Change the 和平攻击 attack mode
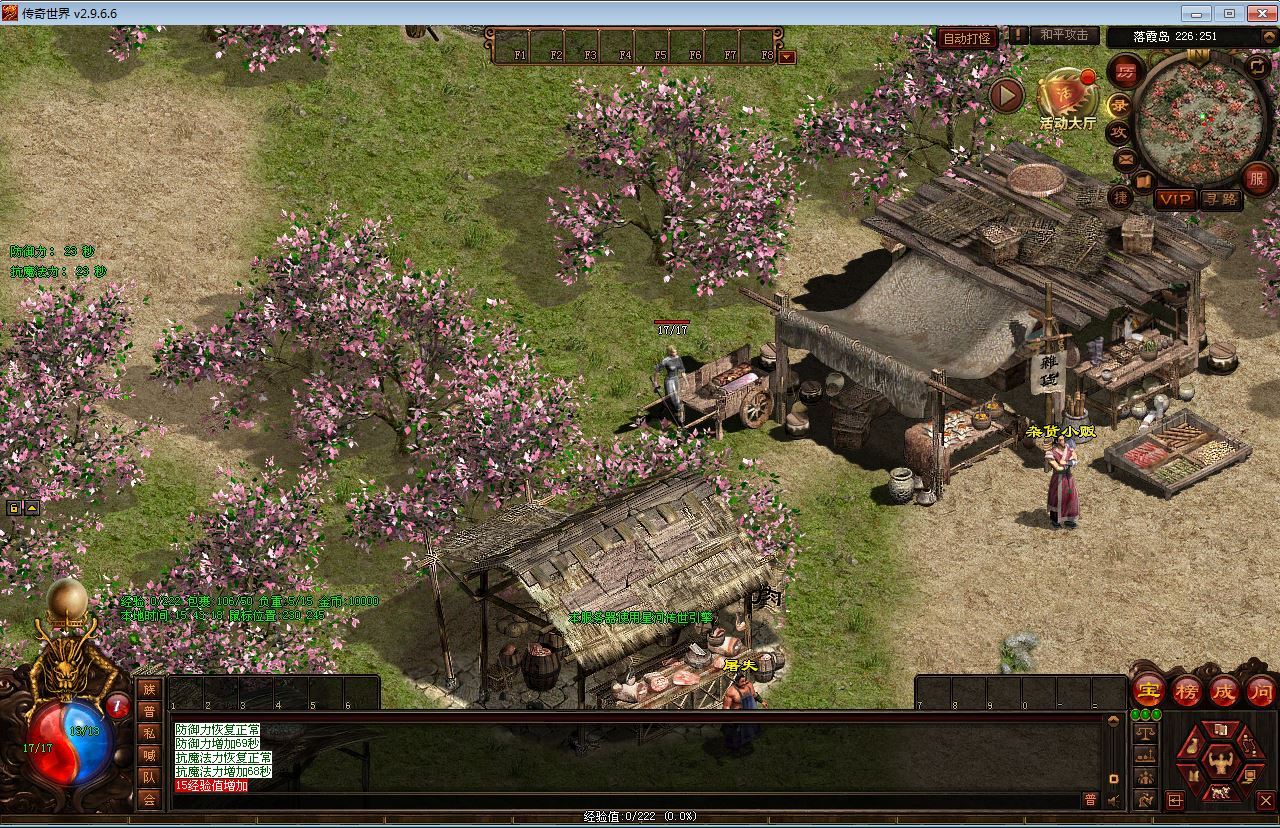 tap(1063, 35)
